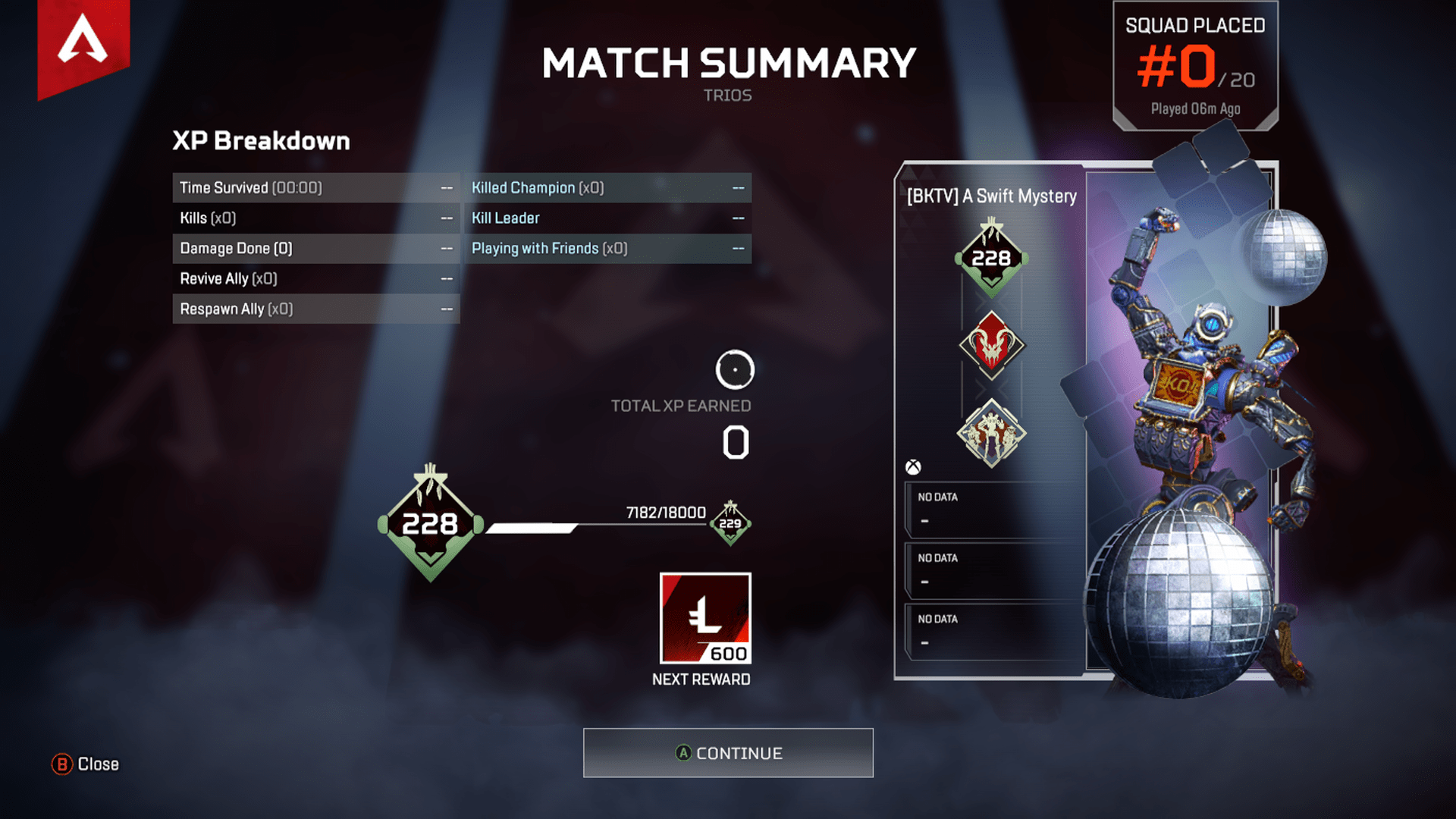Click the red kills badge on banner
1456x819 pixels.
click(x=991, y=345)
